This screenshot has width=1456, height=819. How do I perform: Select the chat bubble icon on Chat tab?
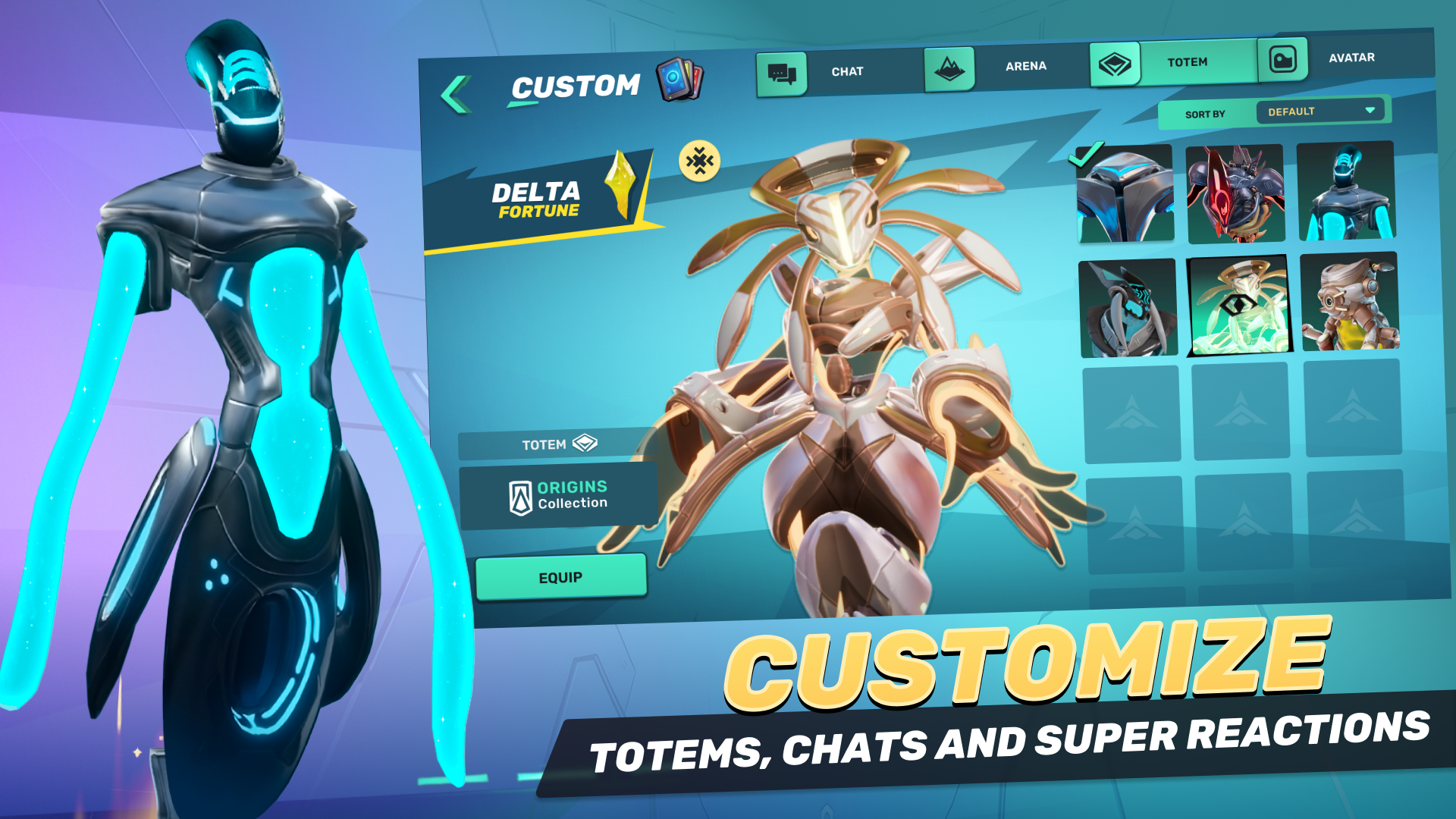[783, 71]
